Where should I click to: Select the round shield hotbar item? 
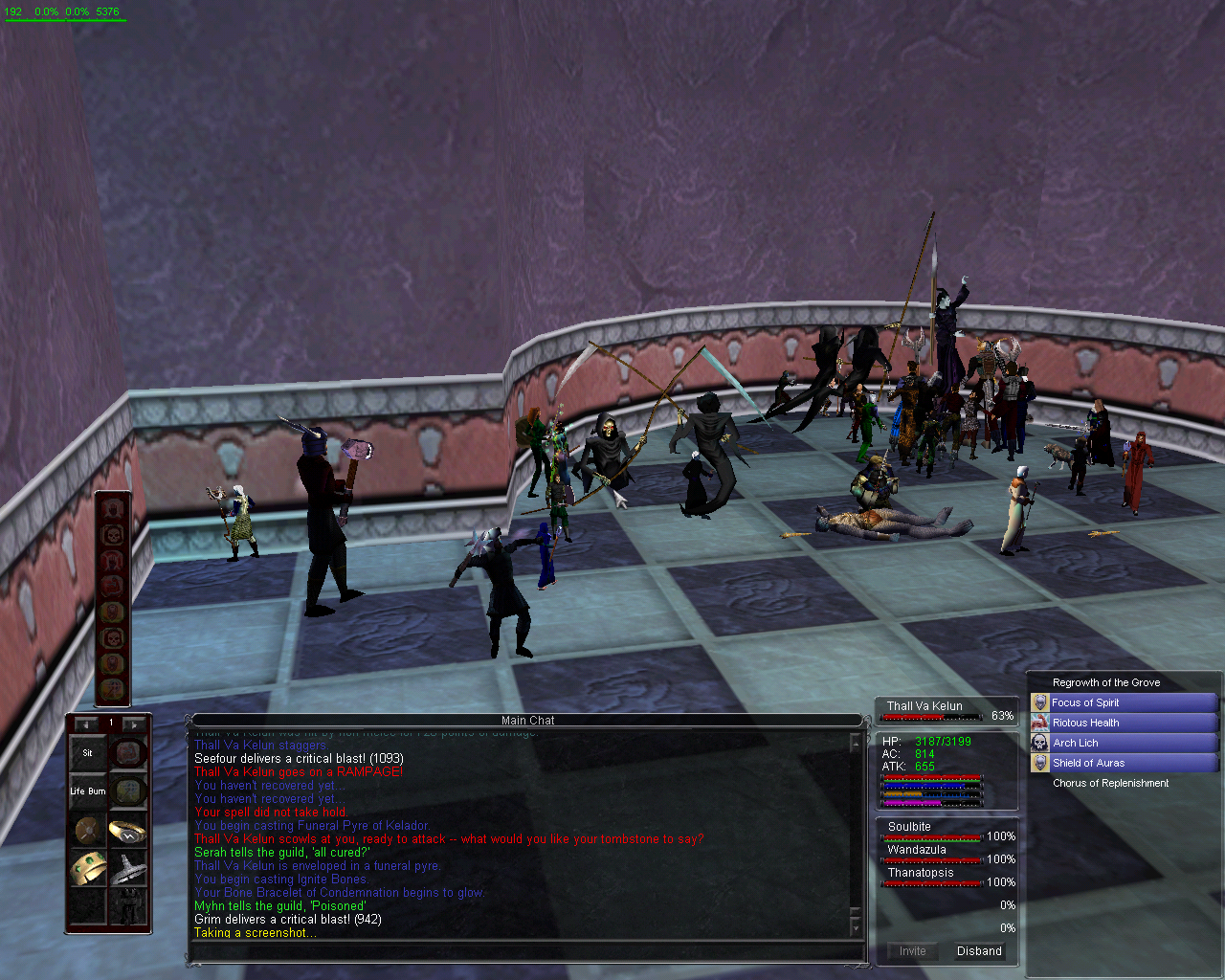click(88, 831)
